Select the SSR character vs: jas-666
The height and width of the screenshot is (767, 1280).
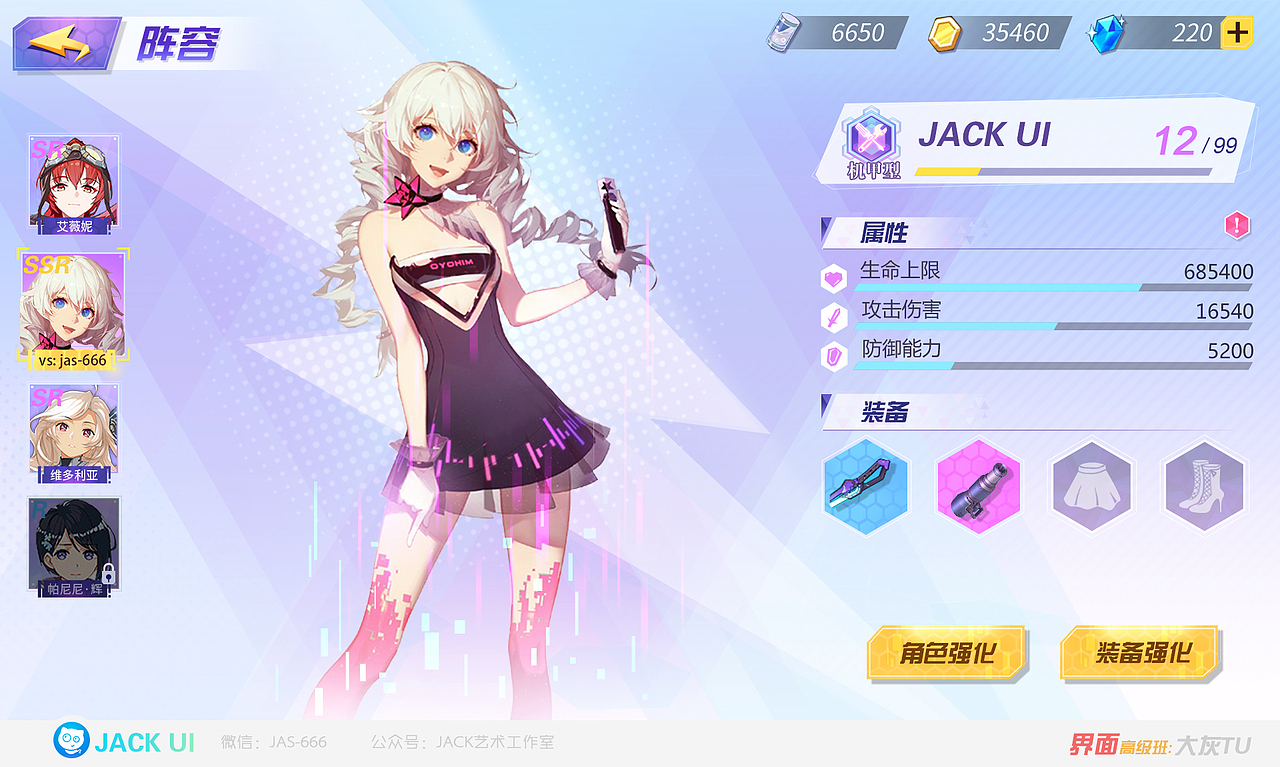pos(73,307)
